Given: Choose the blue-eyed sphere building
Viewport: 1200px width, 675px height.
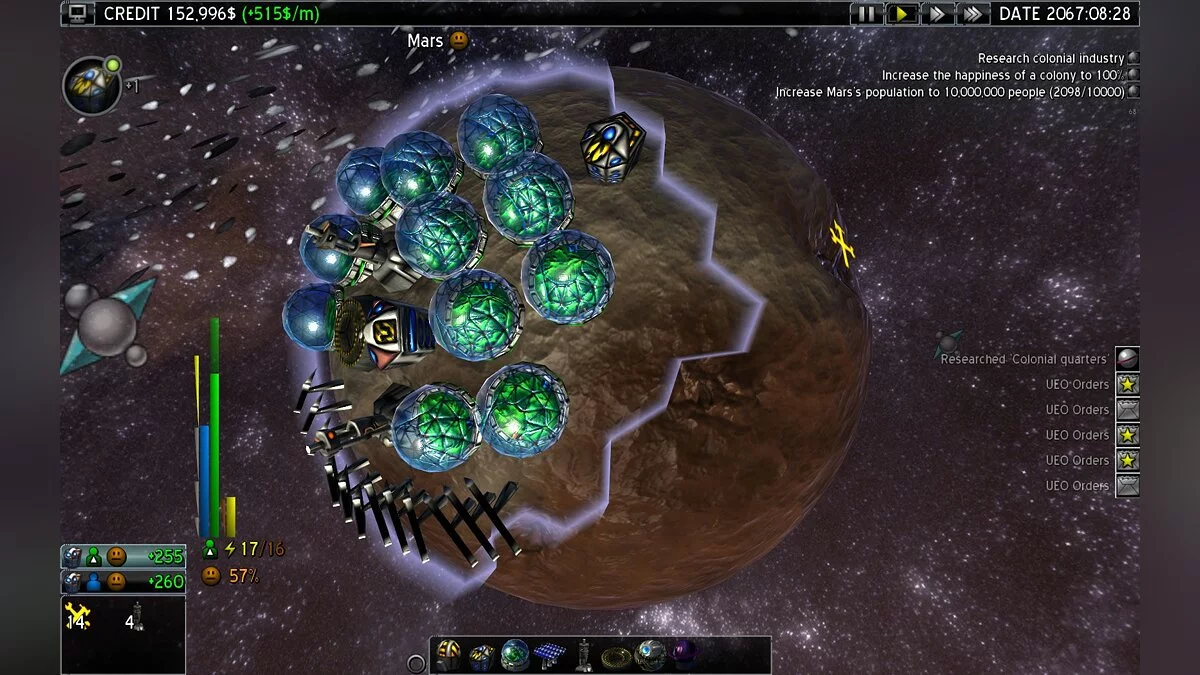Looking at the screenshot, I should (x=650, y=655).
